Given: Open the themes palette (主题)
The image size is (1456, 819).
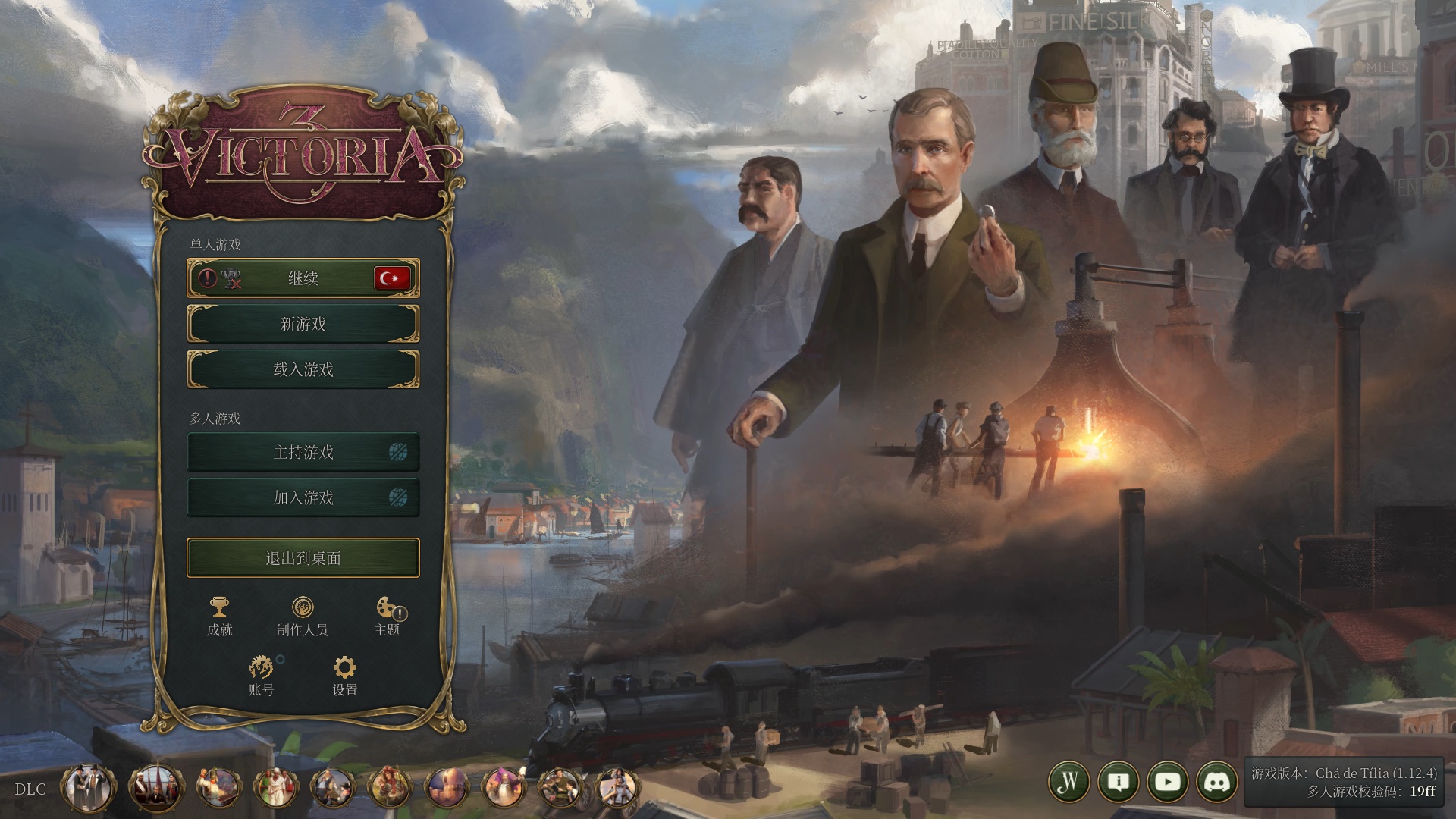Looking at the screenshot, I should pos(388,616).
